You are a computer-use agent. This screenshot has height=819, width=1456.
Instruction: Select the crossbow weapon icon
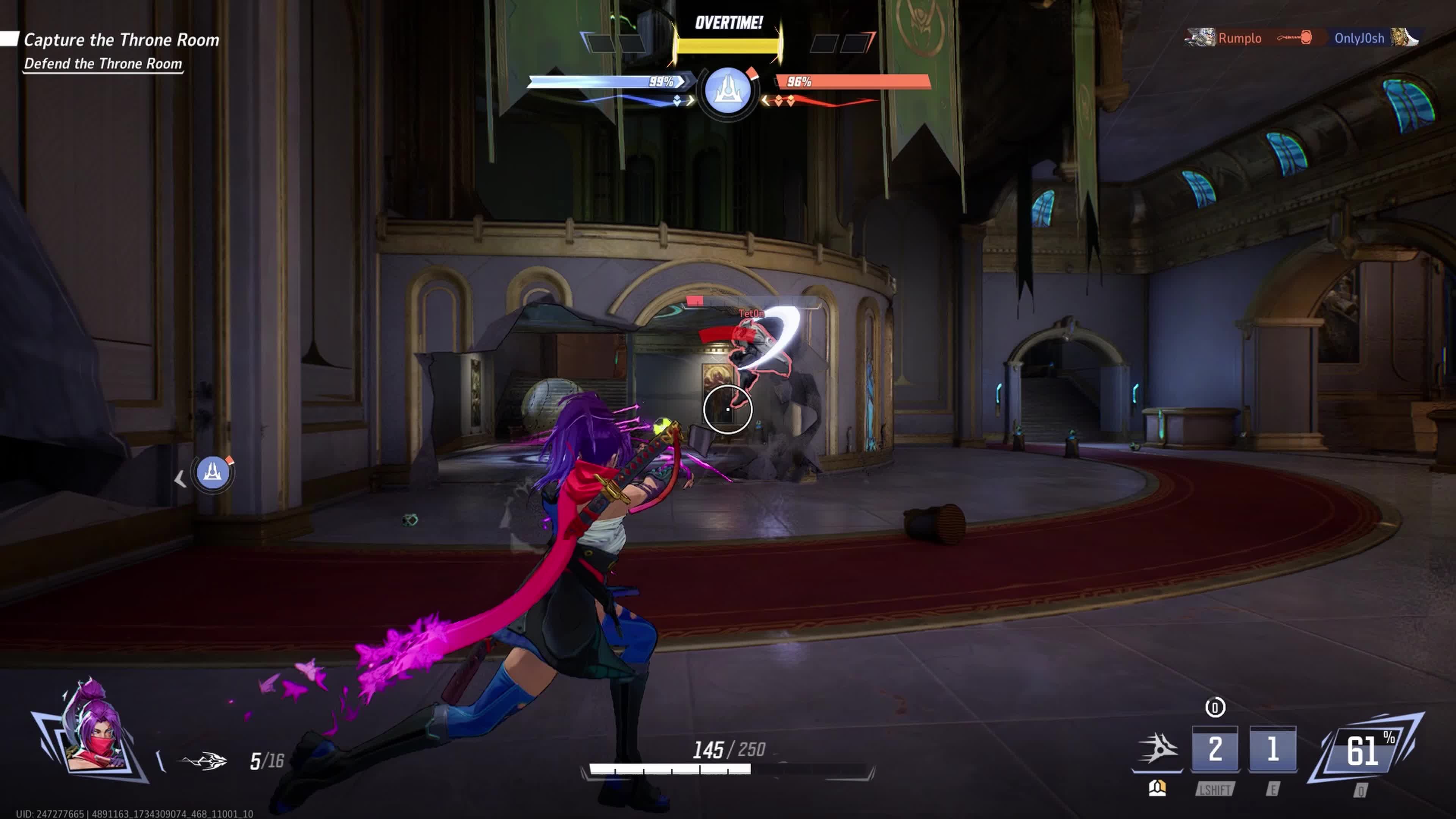204,761
